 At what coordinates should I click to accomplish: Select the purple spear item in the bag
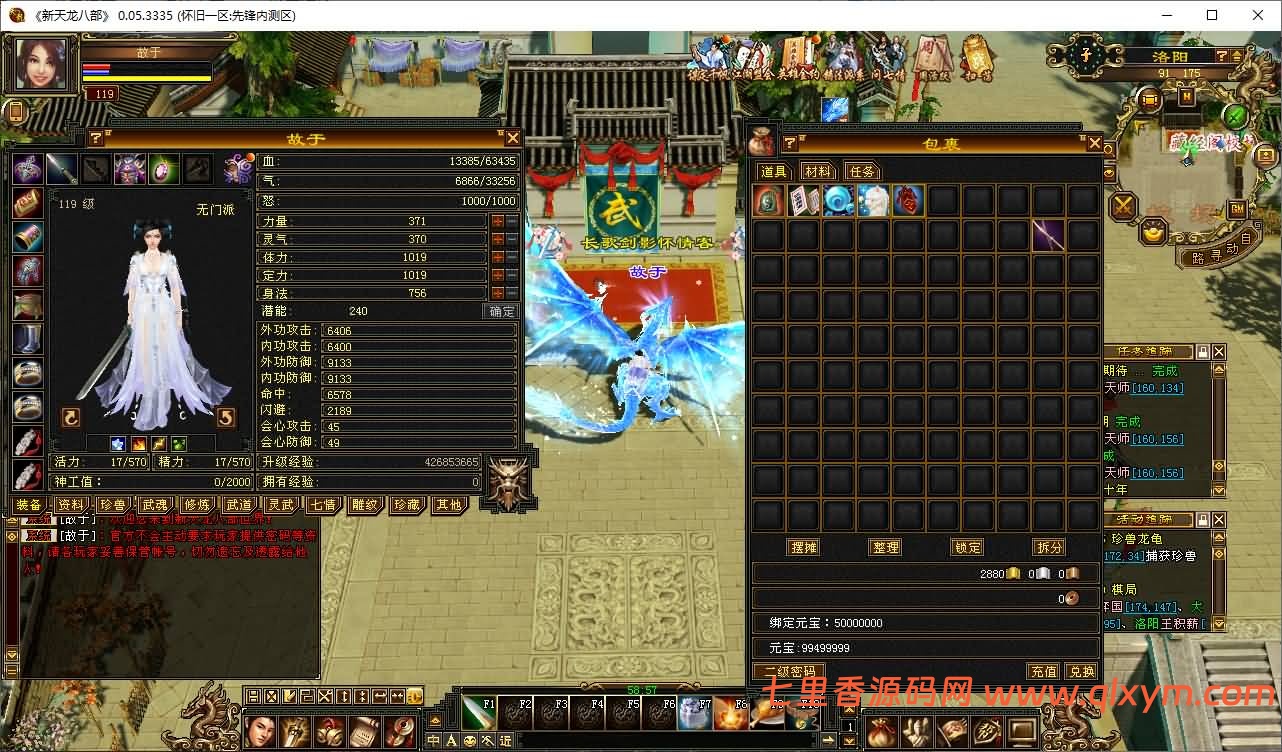[1048, 235]
